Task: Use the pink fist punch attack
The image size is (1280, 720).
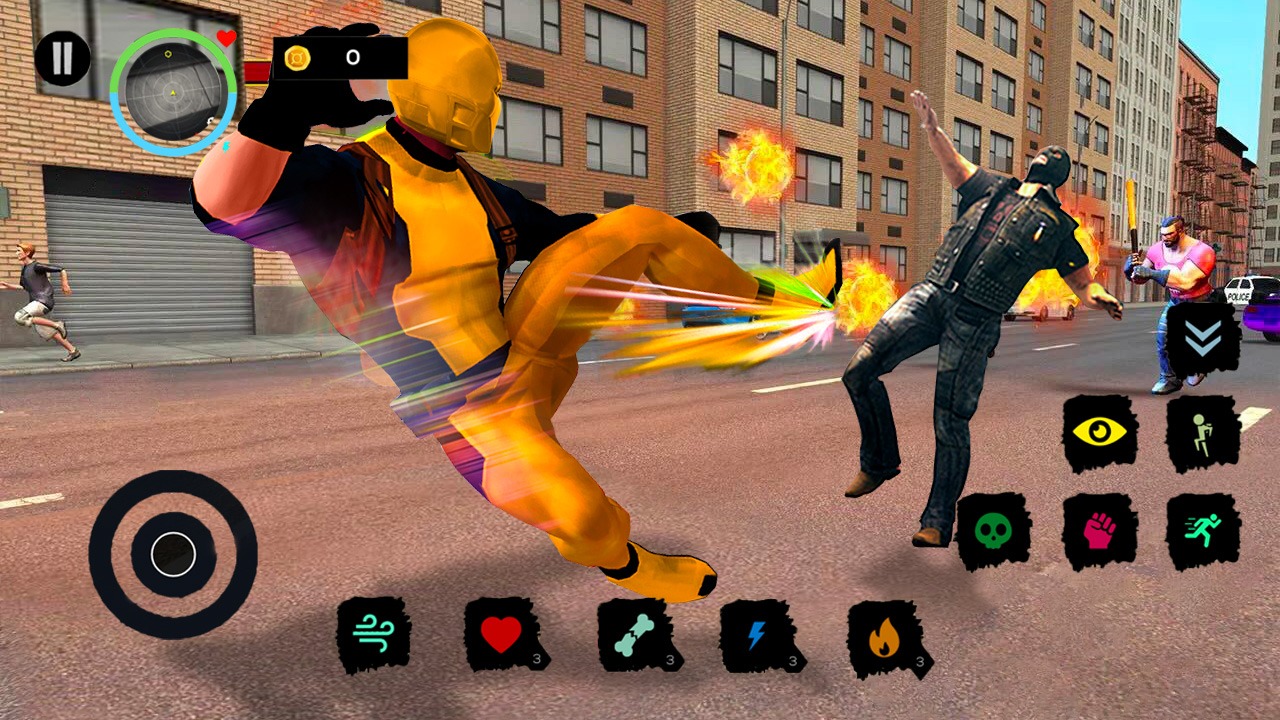Action: [1100, 530]
